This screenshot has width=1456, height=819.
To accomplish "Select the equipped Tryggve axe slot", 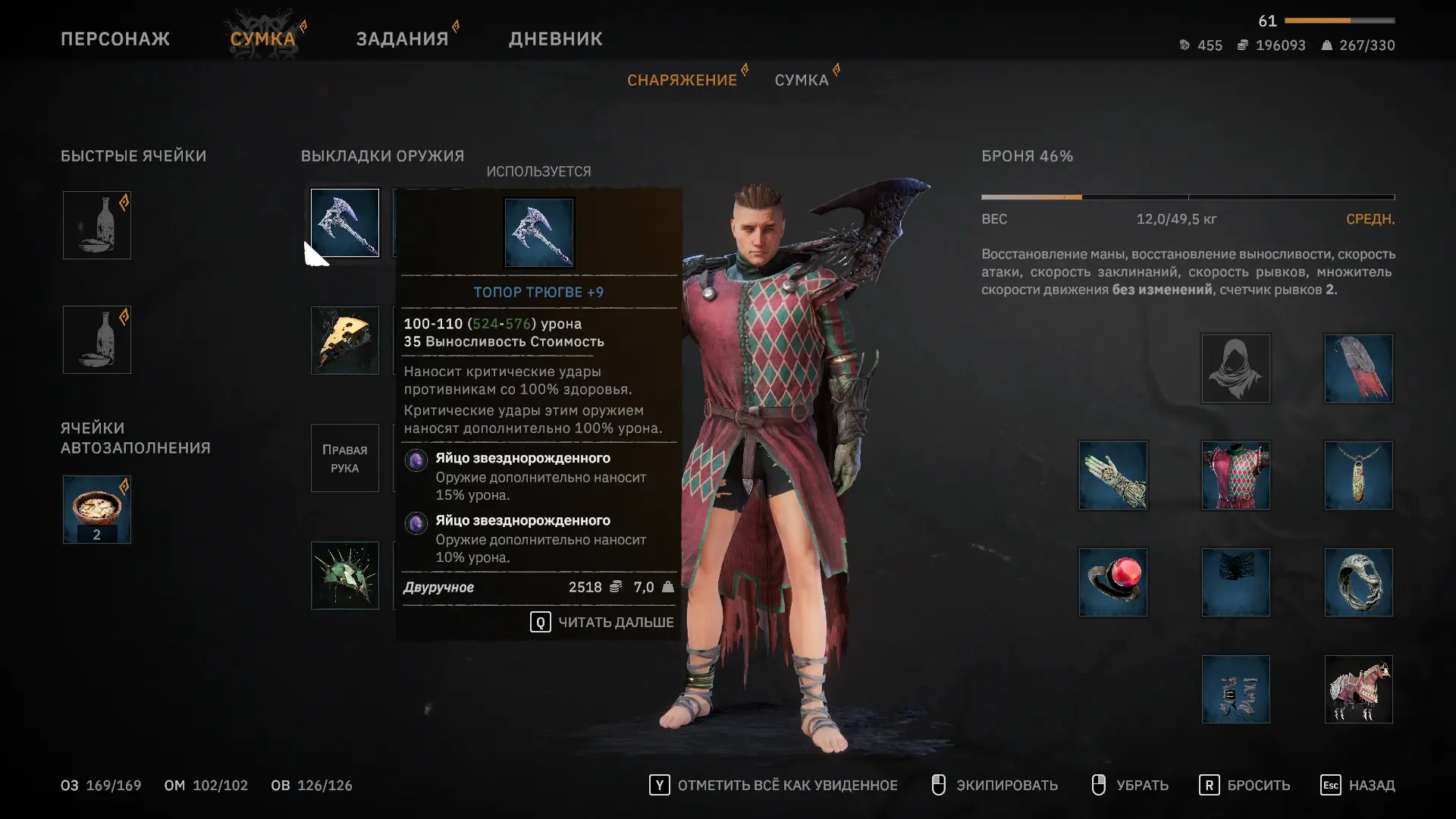I will 345,223.
